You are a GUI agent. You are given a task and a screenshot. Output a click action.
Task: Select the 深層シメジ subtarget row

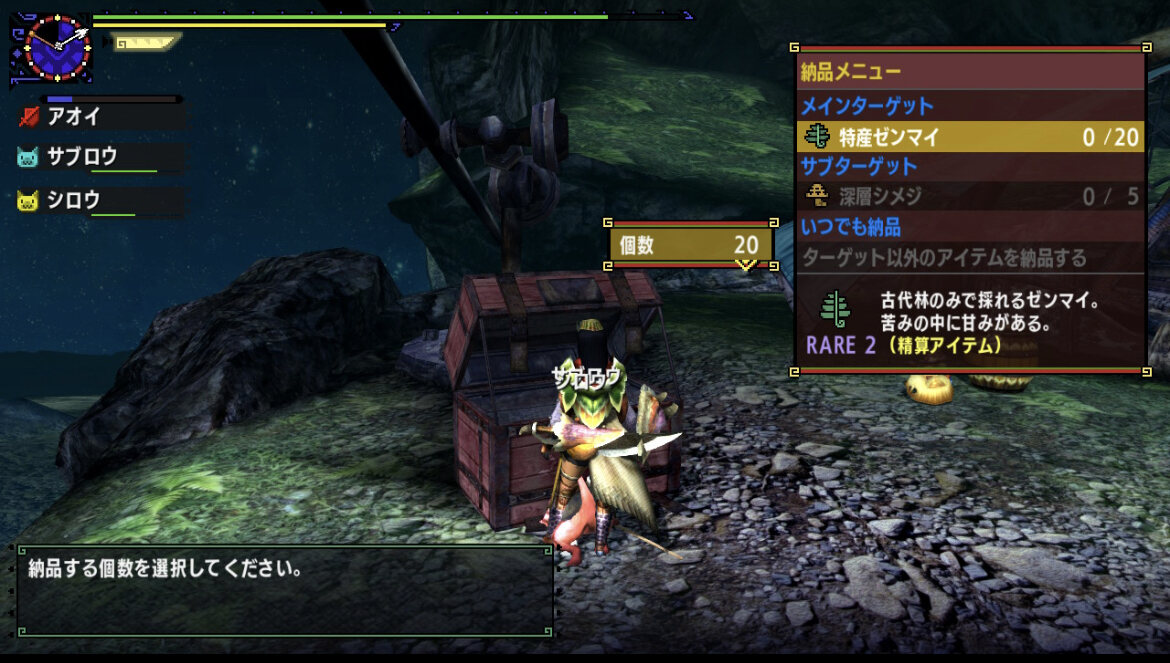pos(970,196)
